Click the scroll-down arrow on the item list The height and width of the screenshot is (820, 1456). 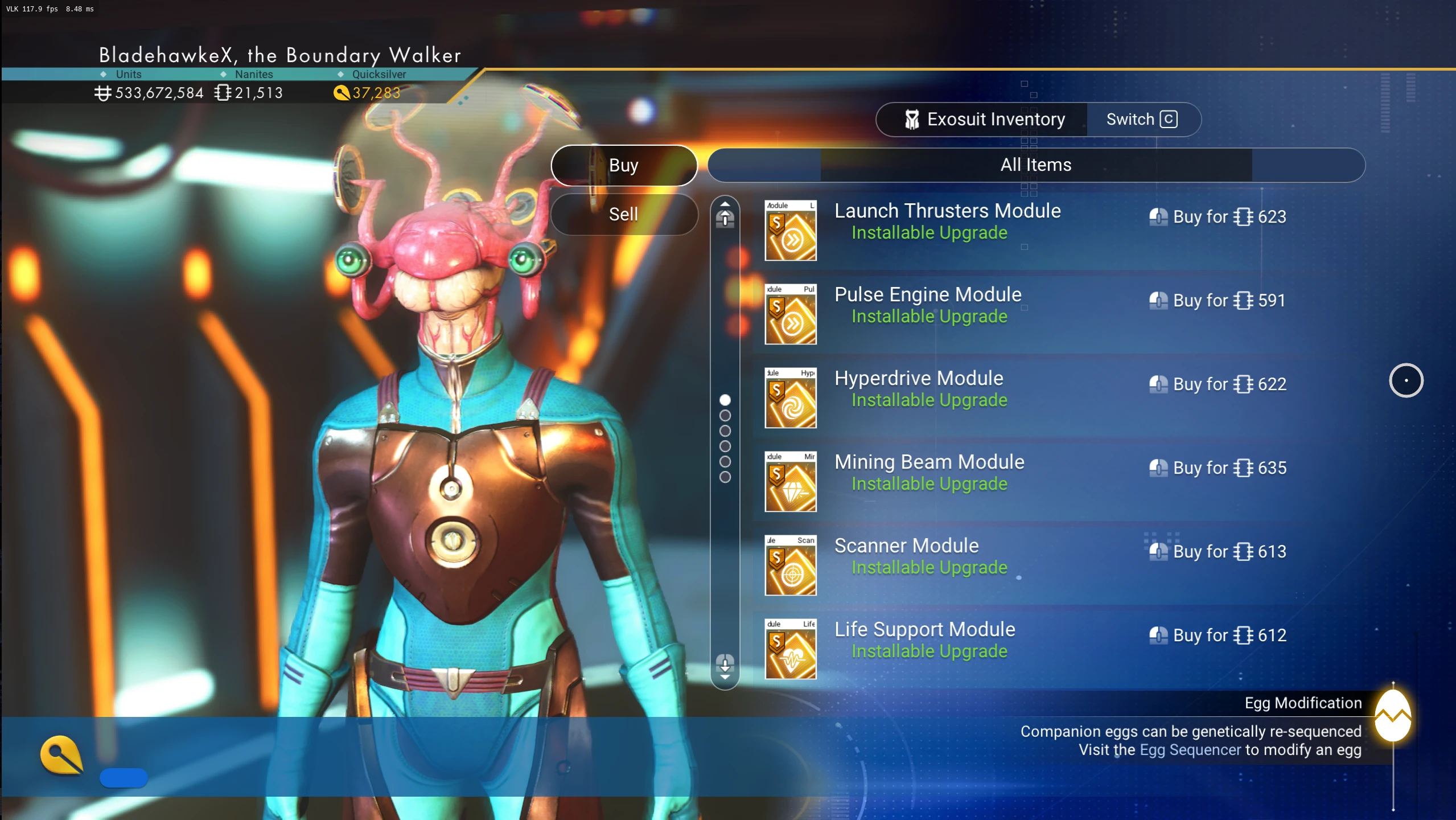725,666
